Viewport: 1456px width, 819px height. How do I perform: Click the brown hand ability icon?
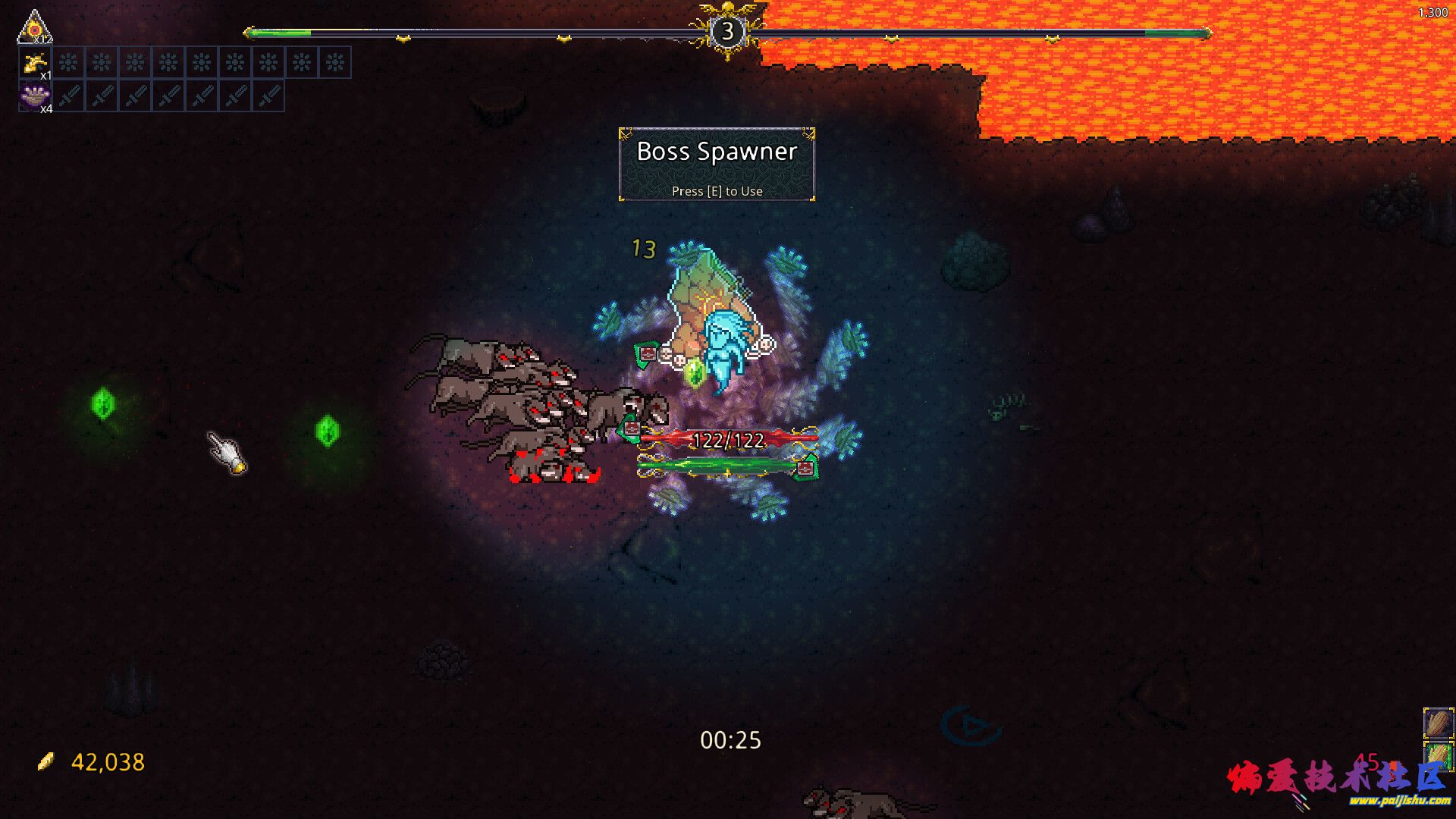coord(1438,723)
